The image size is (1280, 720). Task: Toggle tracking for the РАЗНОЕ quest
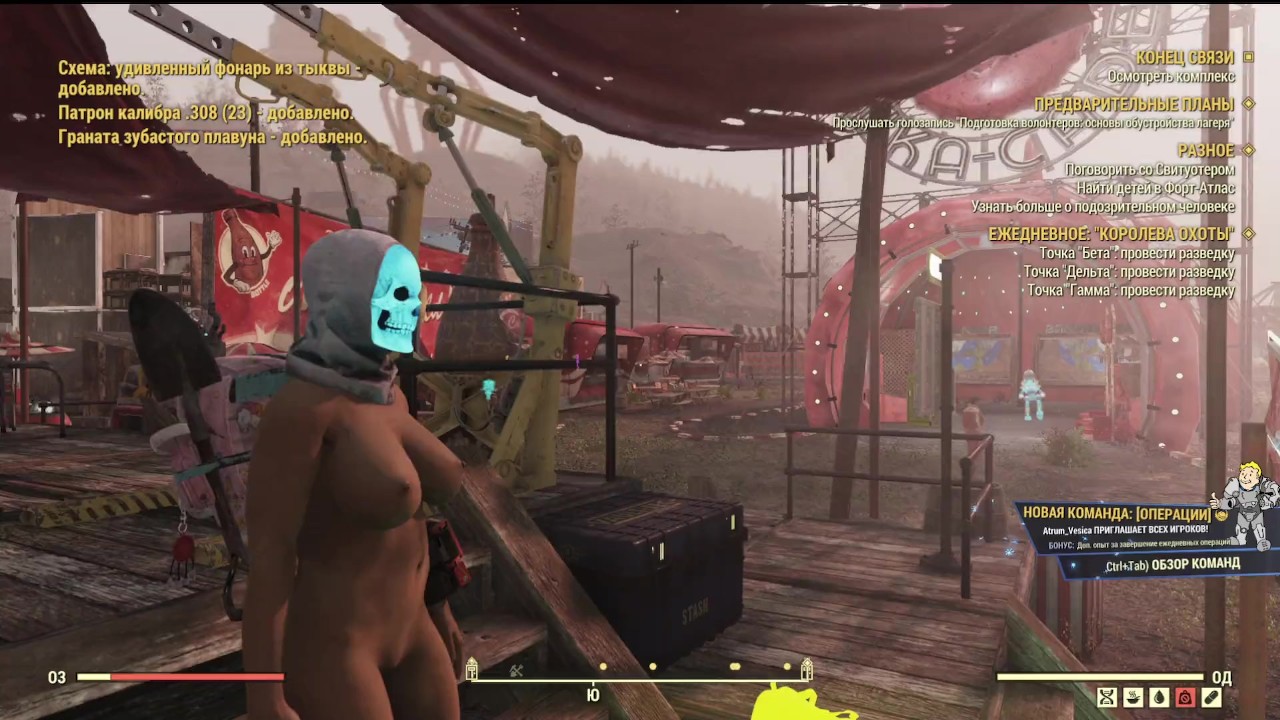[1246, 150]
